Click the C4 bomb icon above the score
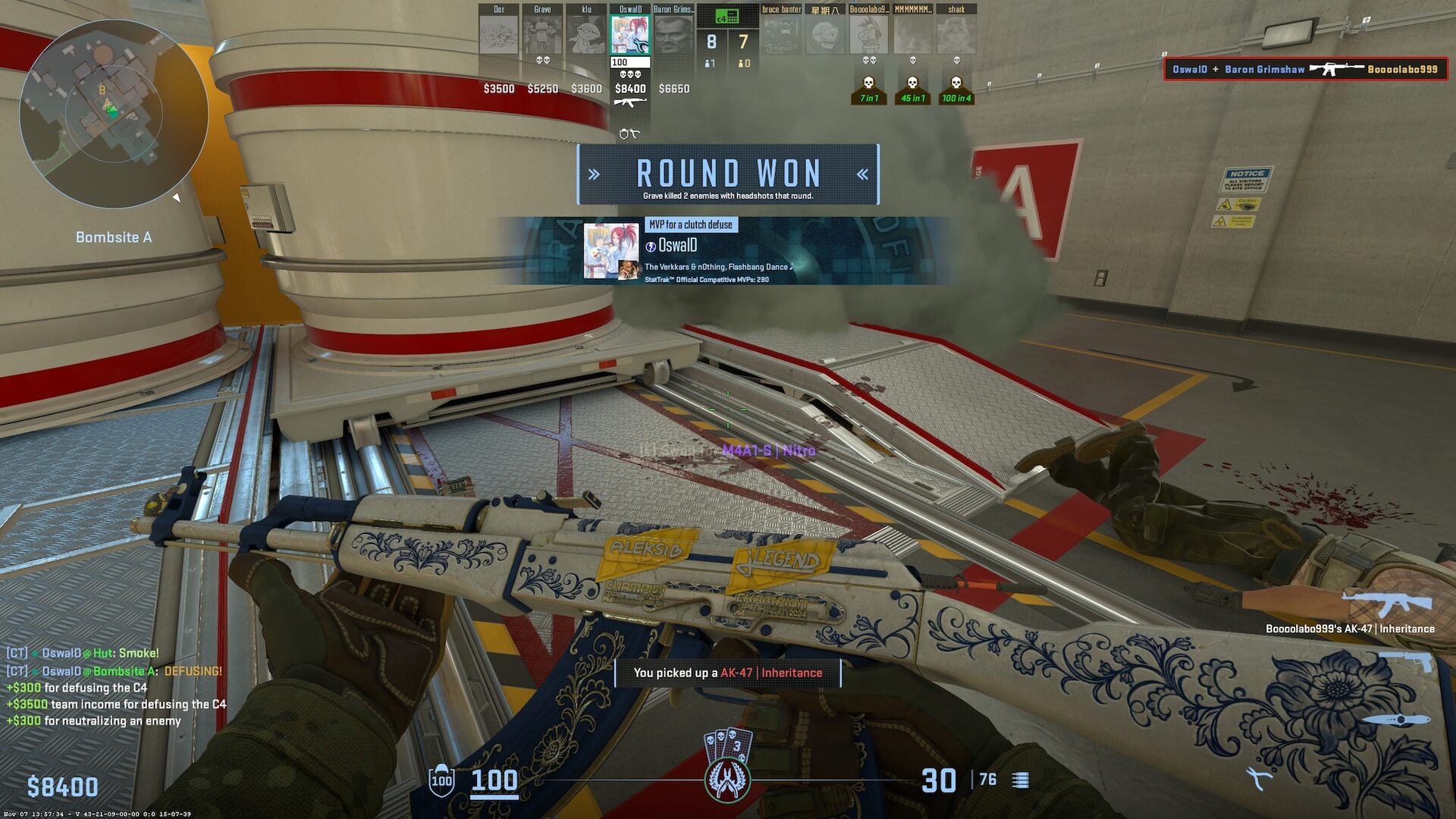The height and width of the screenshot is (819, 1456). coord(726,16)
